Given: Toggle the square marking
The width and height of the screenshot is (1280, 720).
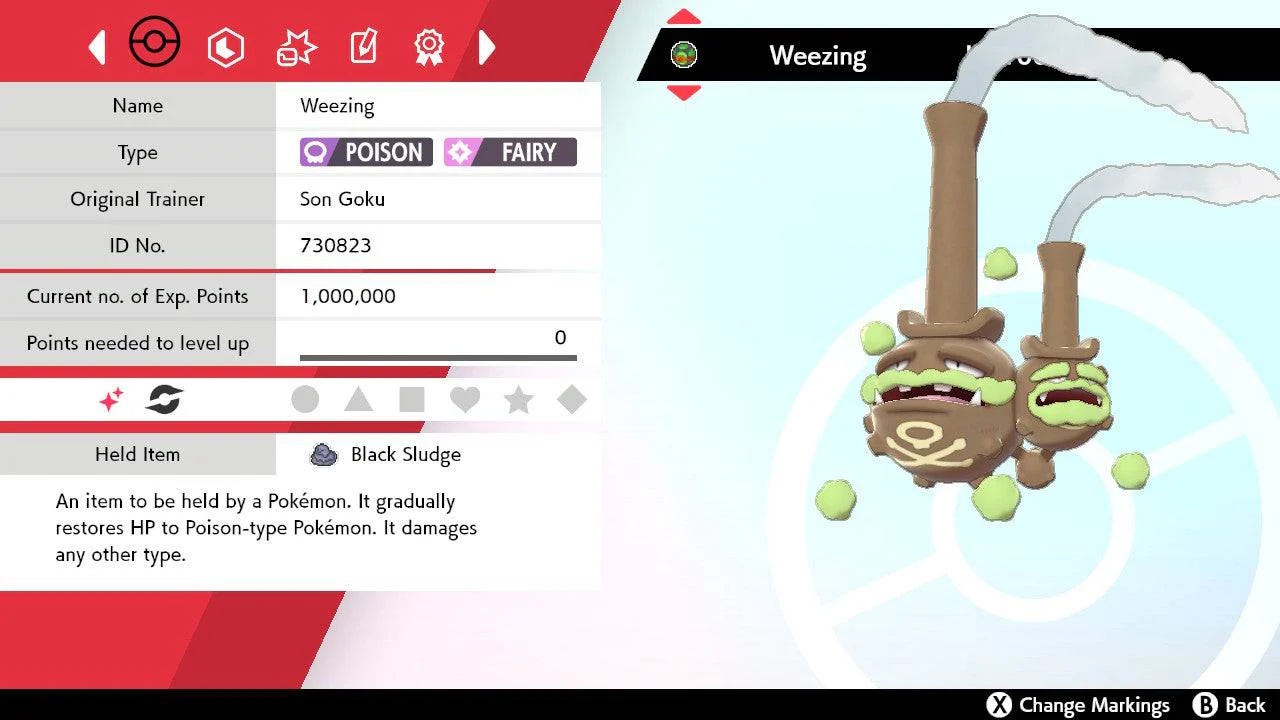Looking at the screenshot, I should click(x=411, y=400).
